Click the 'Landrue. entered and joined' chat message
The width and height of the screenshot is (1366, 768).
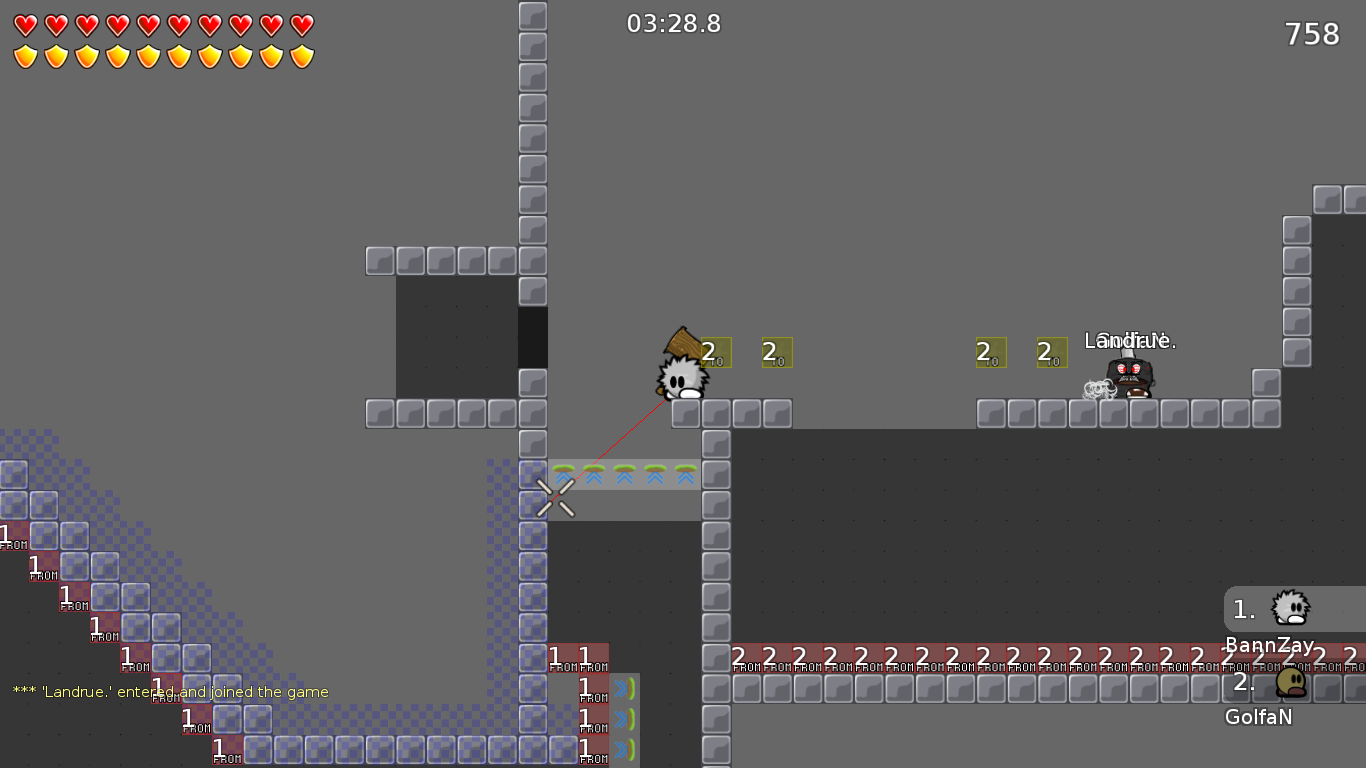click(168, 691)
